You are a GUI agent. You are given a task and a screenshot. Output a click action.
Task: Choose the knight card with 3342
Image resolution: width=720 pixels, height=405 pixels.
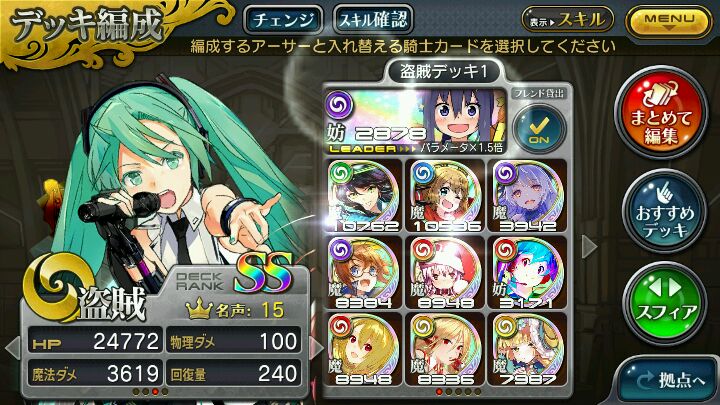coord(531,194)
